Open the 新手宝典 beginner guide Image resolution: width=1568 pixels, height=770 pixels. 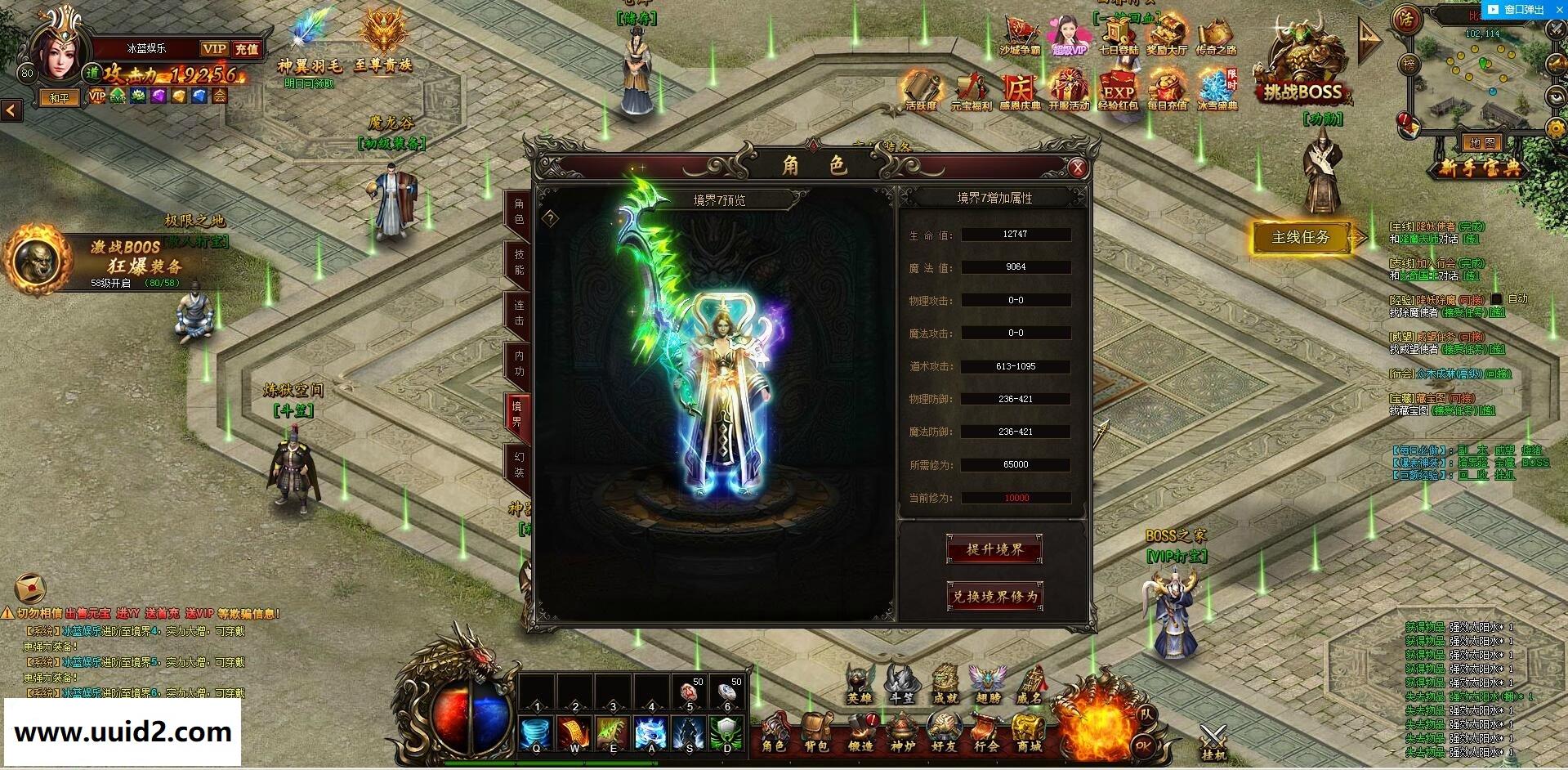pyautogui.click(x=1480, y=168)
